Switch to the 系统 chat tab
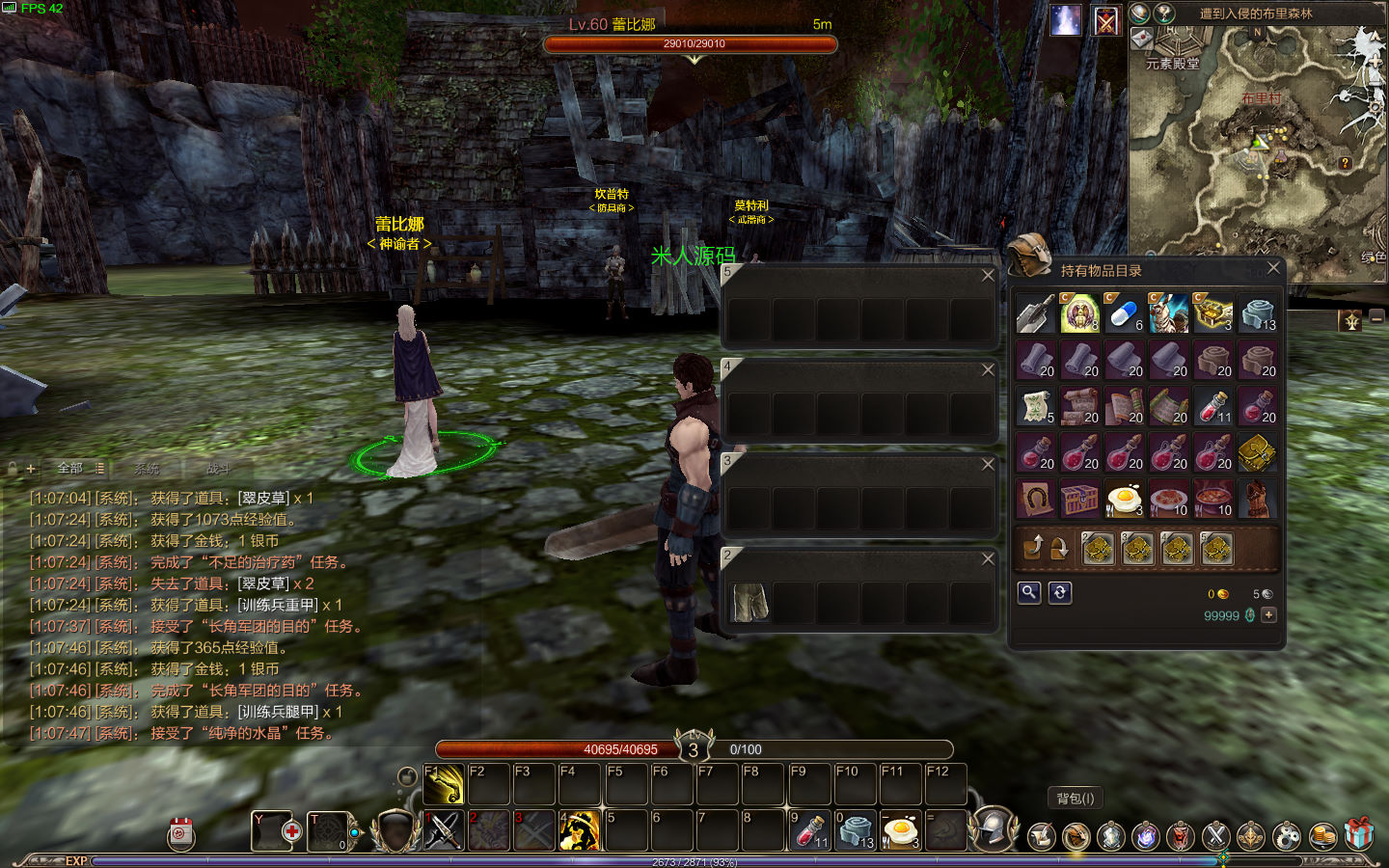The height and width of the screenshot is (868, 1389). coord(147,469)
